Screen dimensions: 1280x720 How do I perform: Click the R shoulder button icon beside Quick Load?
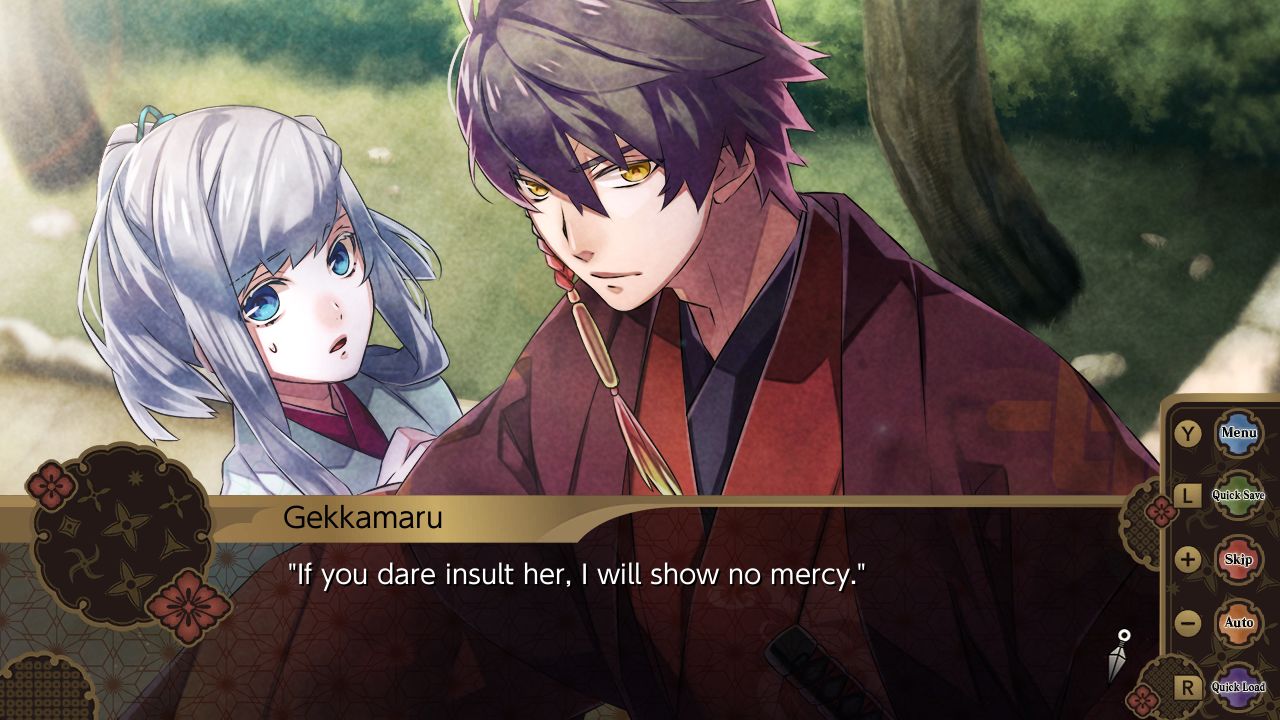coord(1186,687)
